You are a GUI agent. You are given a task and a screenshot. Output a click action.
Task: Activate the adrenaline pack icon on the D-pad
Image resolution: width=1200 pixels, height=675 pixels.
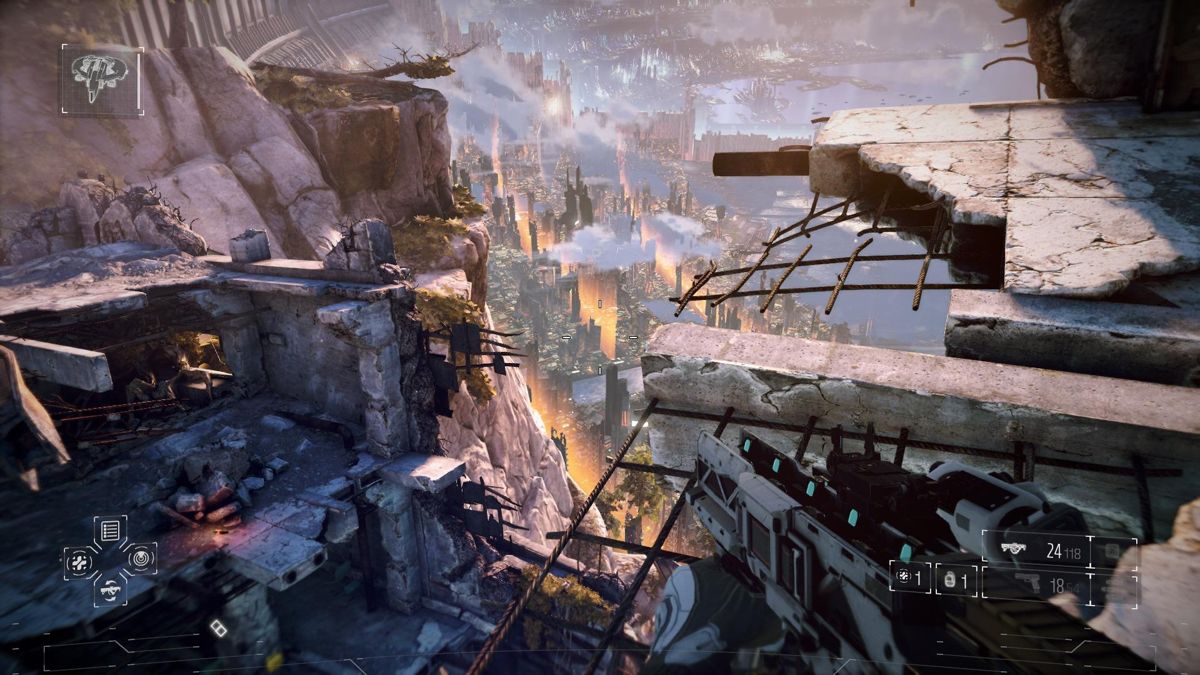[80, 560]
